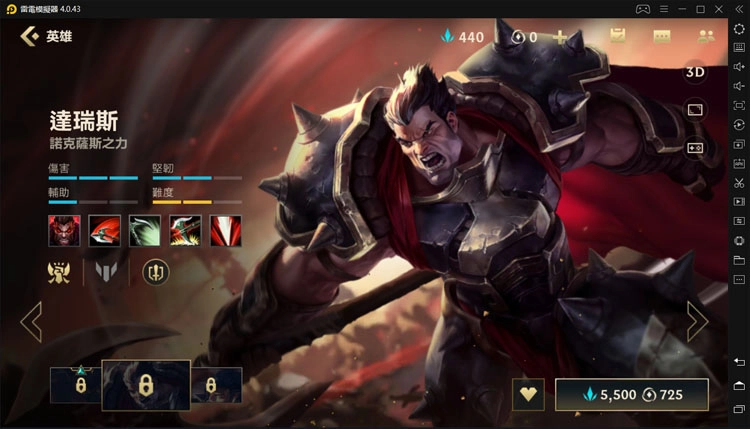Viewport: 750px width, 429px height.
Task: Select the red axe swing ability icon
Action: [104, 230]
